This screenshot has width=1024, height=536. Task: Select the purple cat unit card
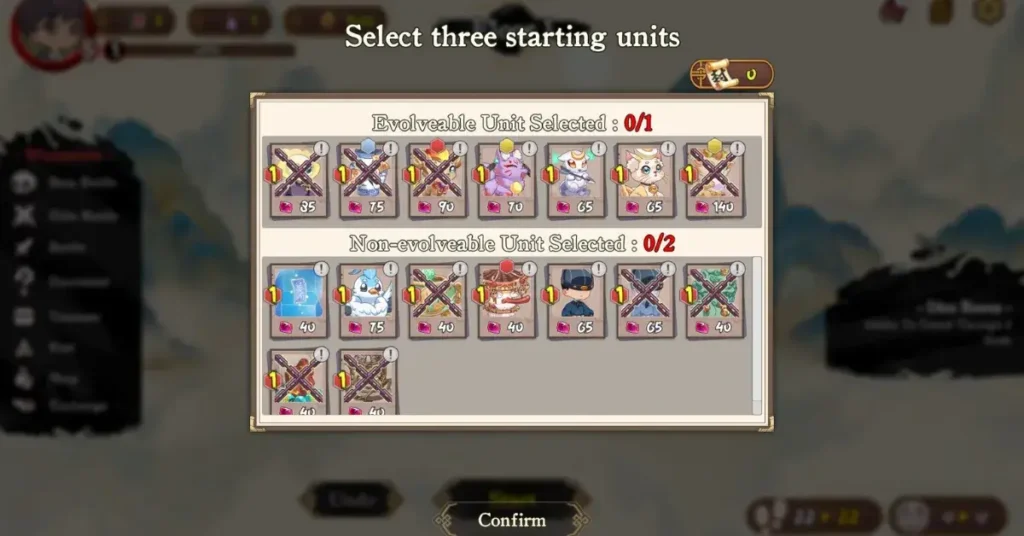tap(507, 180)
